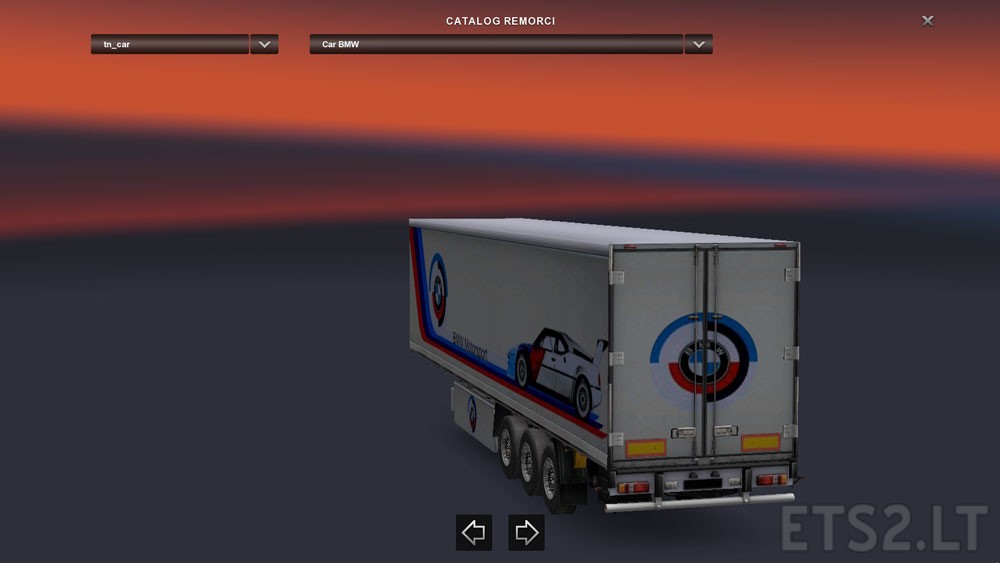Open the tn_car dropdown list
The height and width of the screenshot is (563, 1000).
point(264,44)
